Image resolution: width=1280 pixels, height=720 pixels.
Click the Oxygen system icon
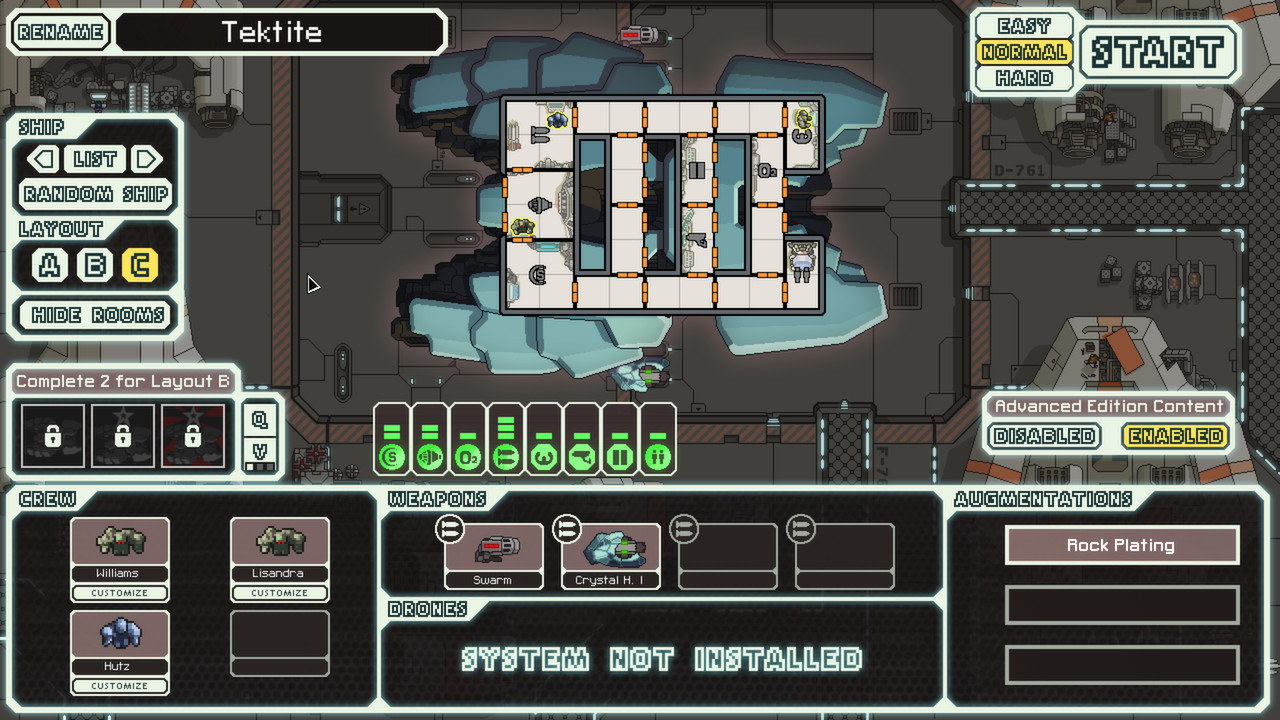(468, 457)
